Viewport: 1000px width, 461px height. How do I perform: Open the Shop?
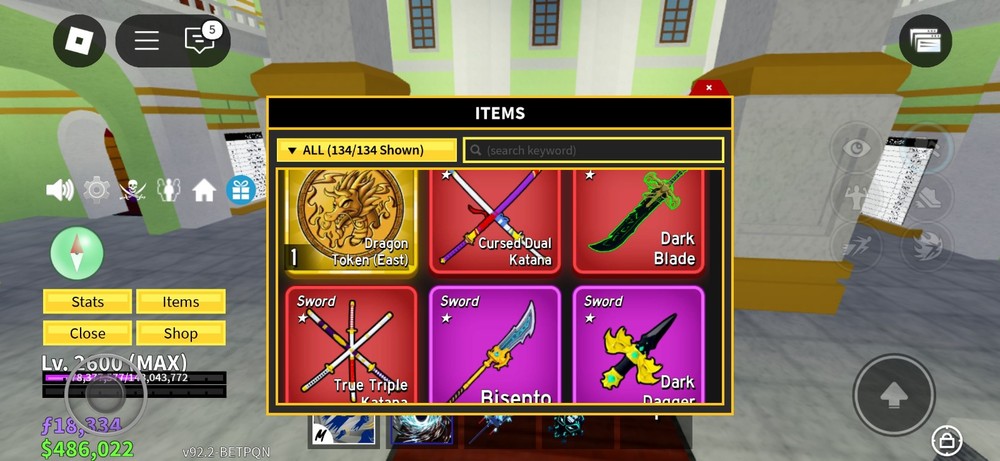181,333
